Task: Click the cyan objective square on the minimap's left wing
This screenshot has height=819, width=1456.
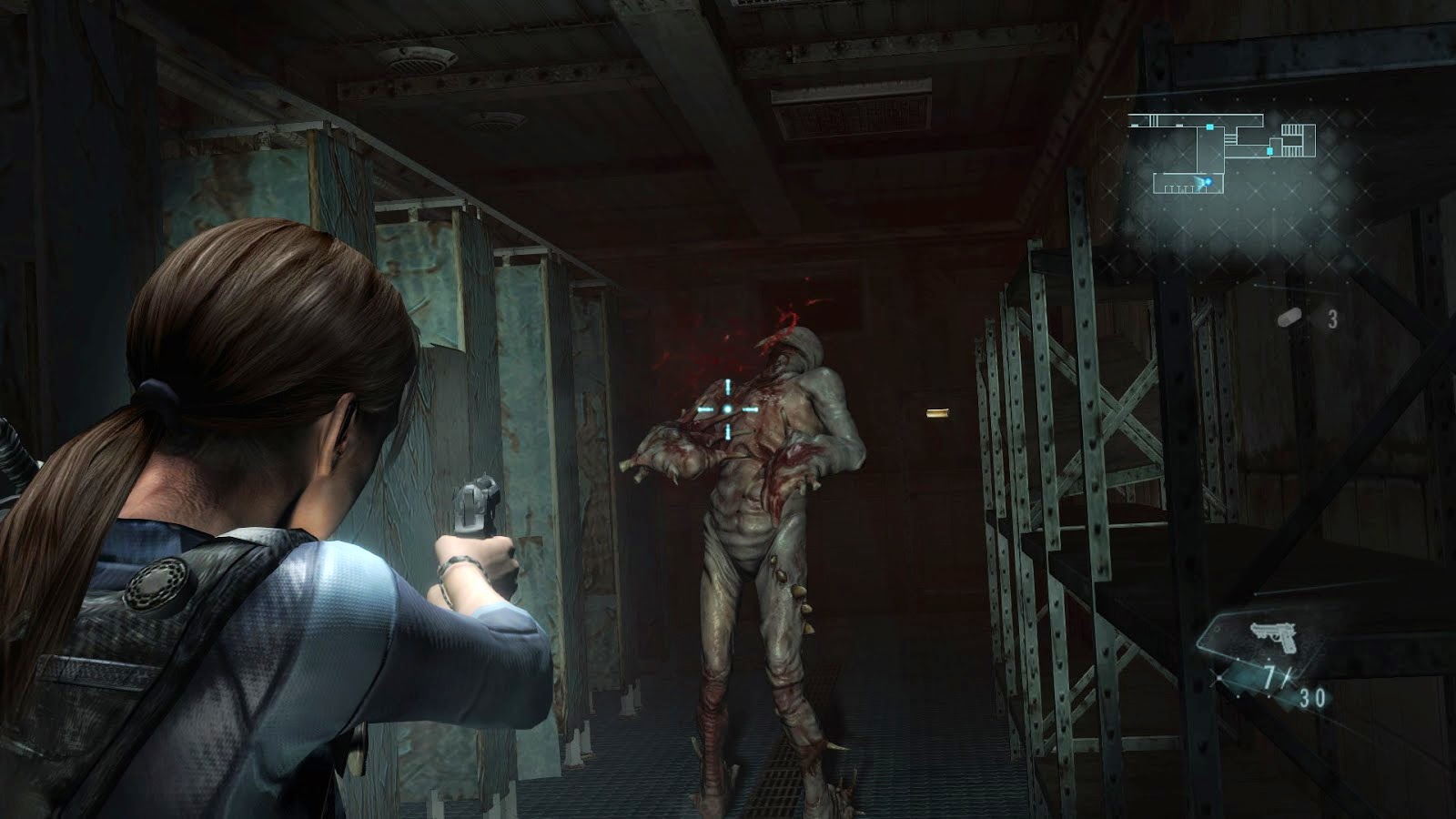Action: (1210, 127)
